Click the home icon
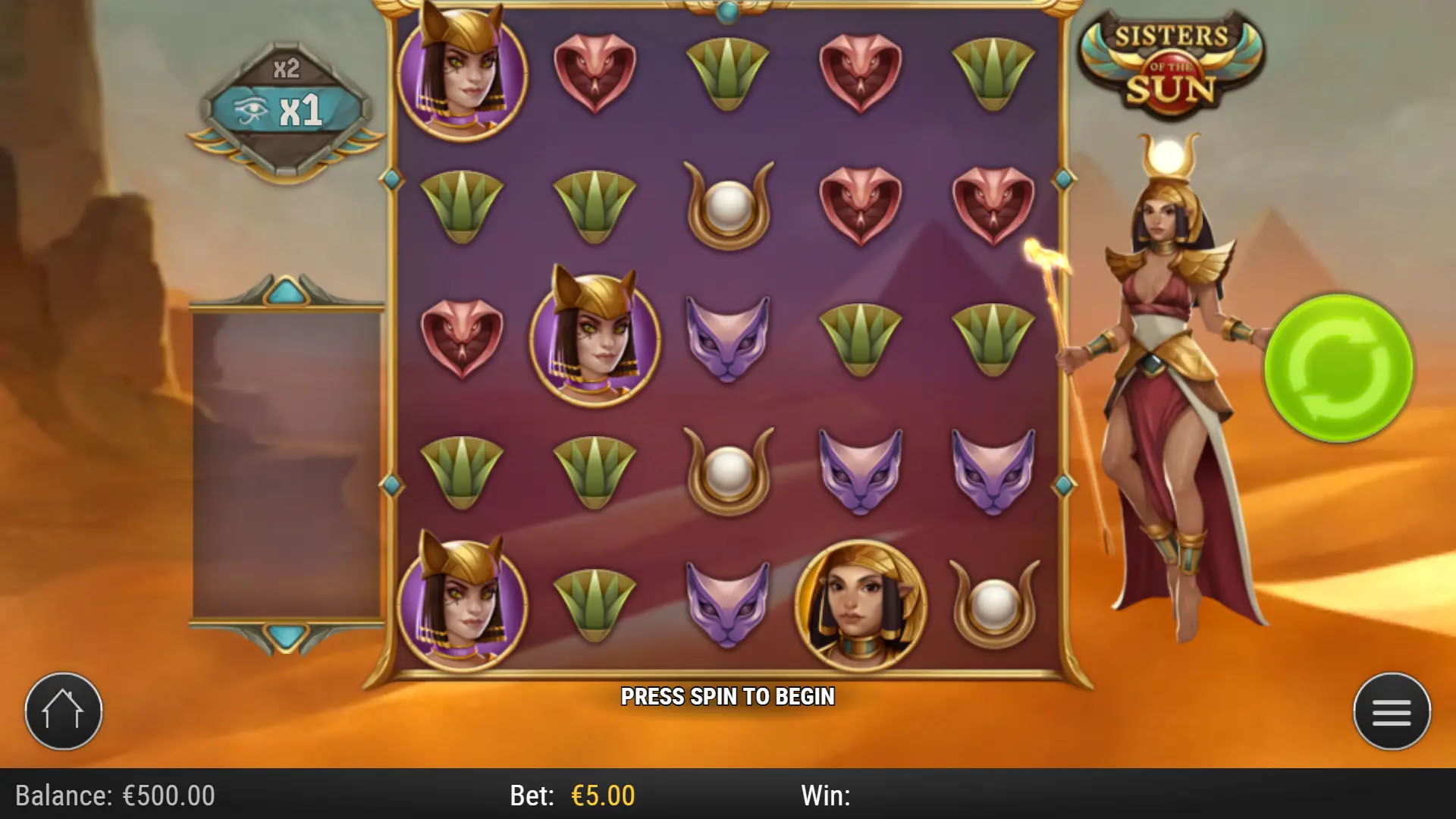This screenshot has height=819, width=1456. 64,711
